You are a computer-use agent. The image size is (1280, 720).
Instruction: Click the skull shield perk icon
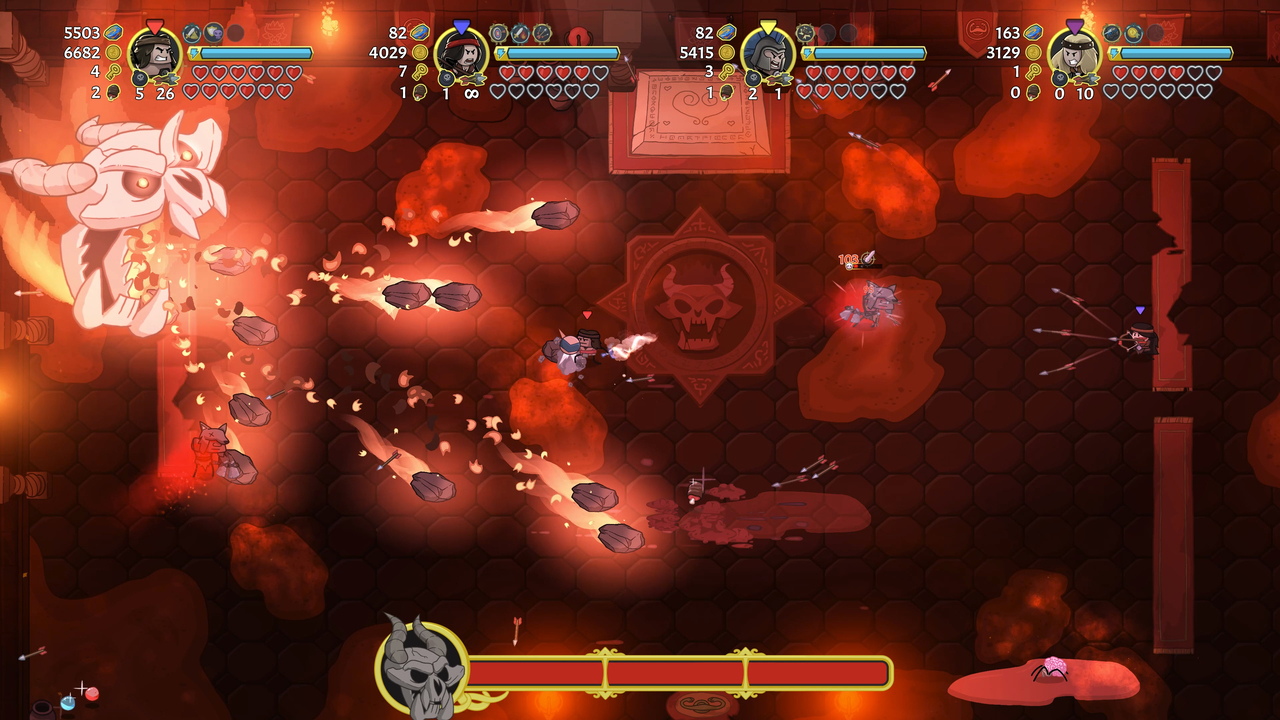click(x=214, y=33)
